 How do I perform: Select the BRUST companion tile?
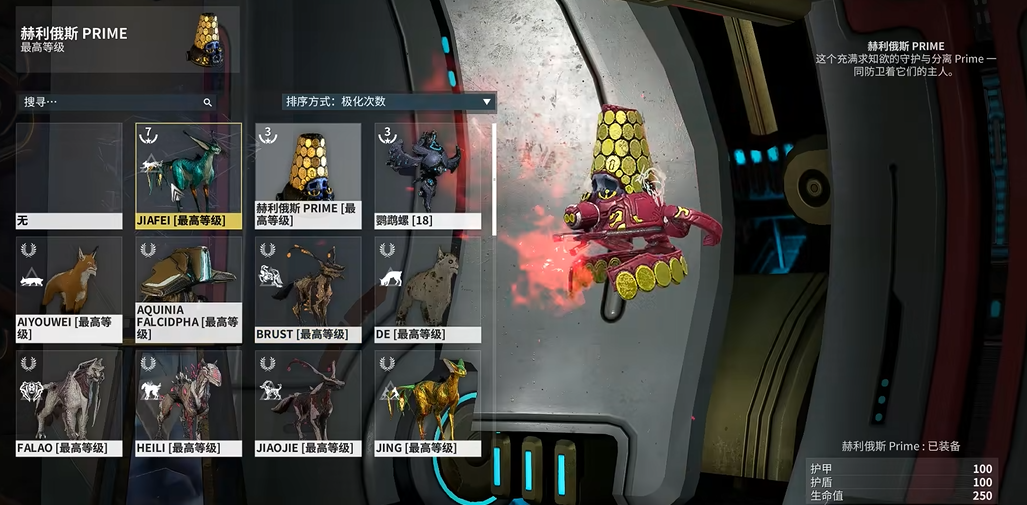[308, 289]
